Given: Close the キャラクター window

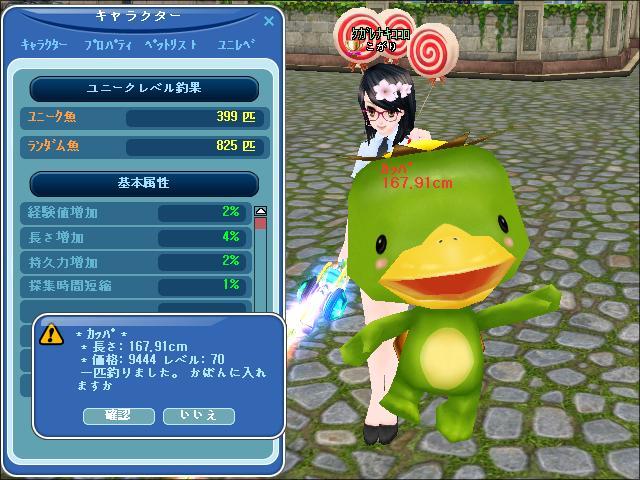Looking at the screenshot, I should [x=268, y=19].
